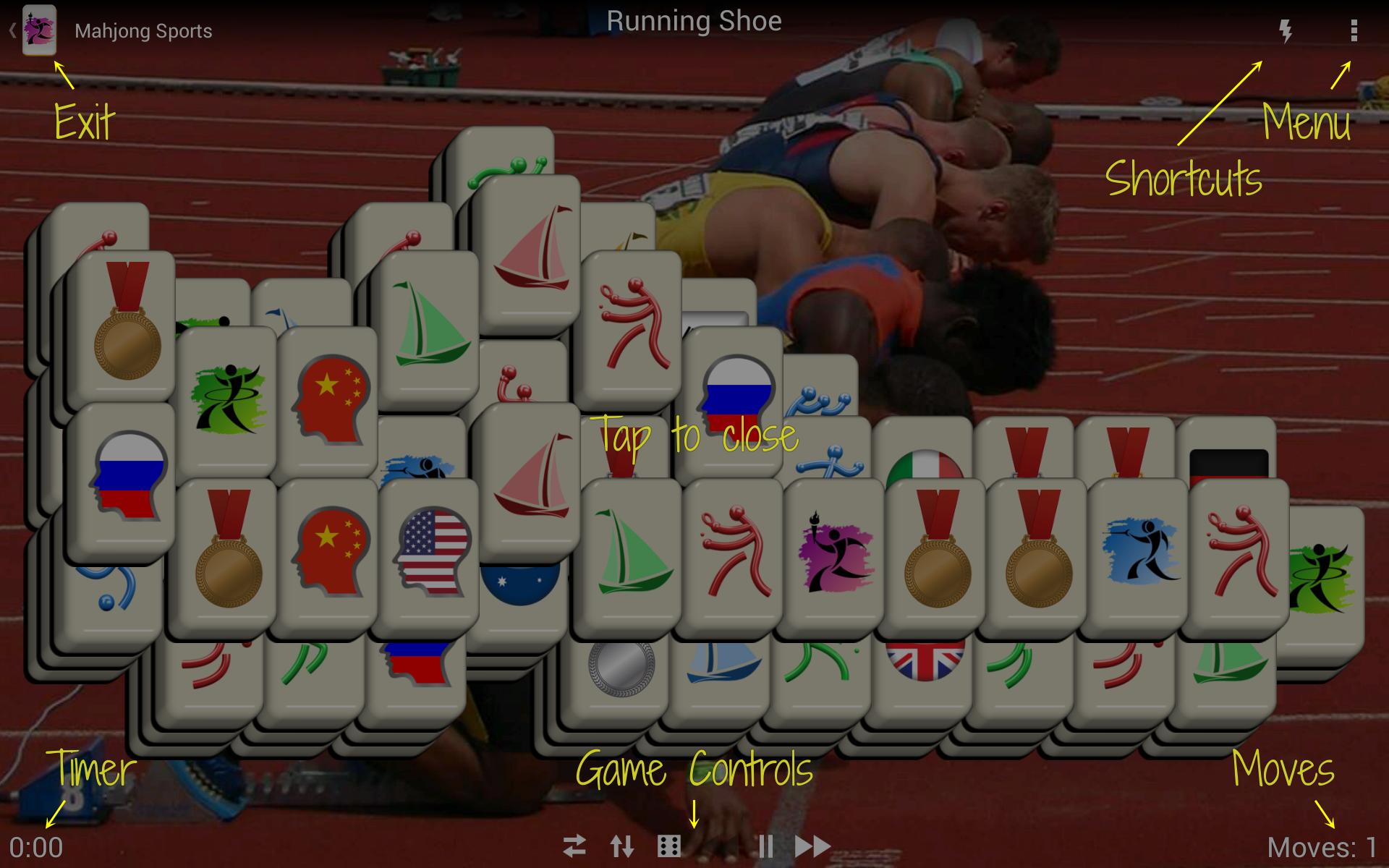Screen dimensions: 1389x868
Task: Tap the Mahjong Sports app icon
Action: [40, 30]
